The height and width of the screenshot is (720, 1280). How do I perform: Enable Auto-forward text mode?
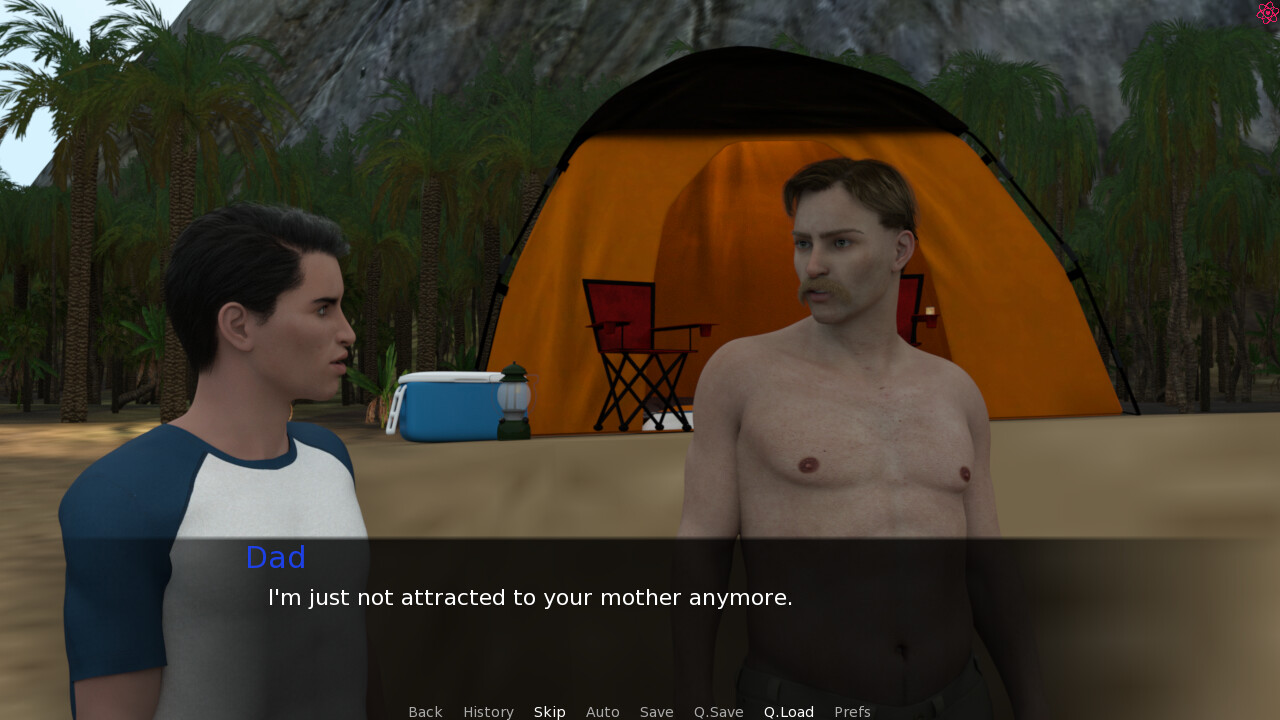click(602, 712)
